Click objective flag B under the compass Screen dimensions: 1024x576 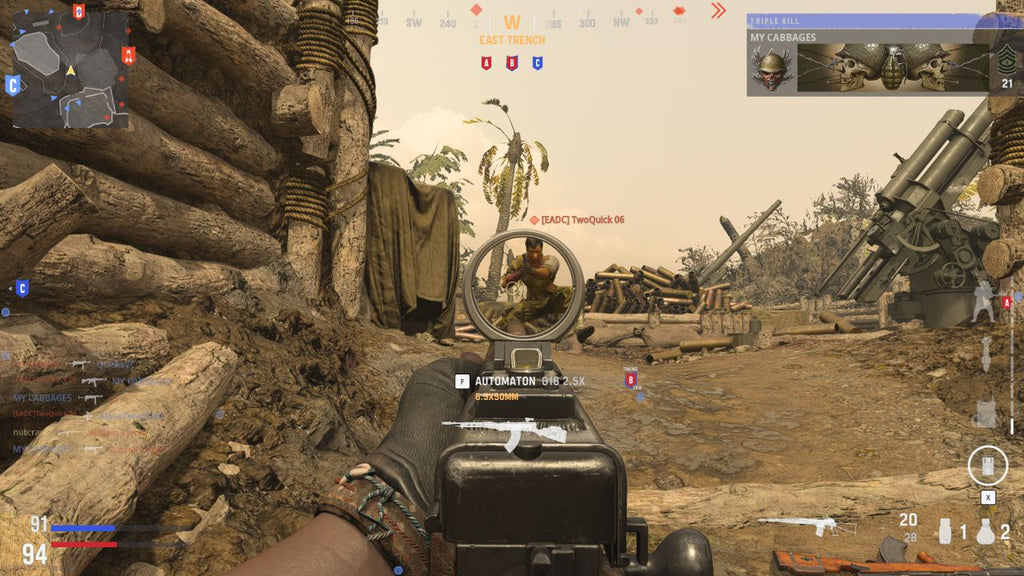click(512, 63)
